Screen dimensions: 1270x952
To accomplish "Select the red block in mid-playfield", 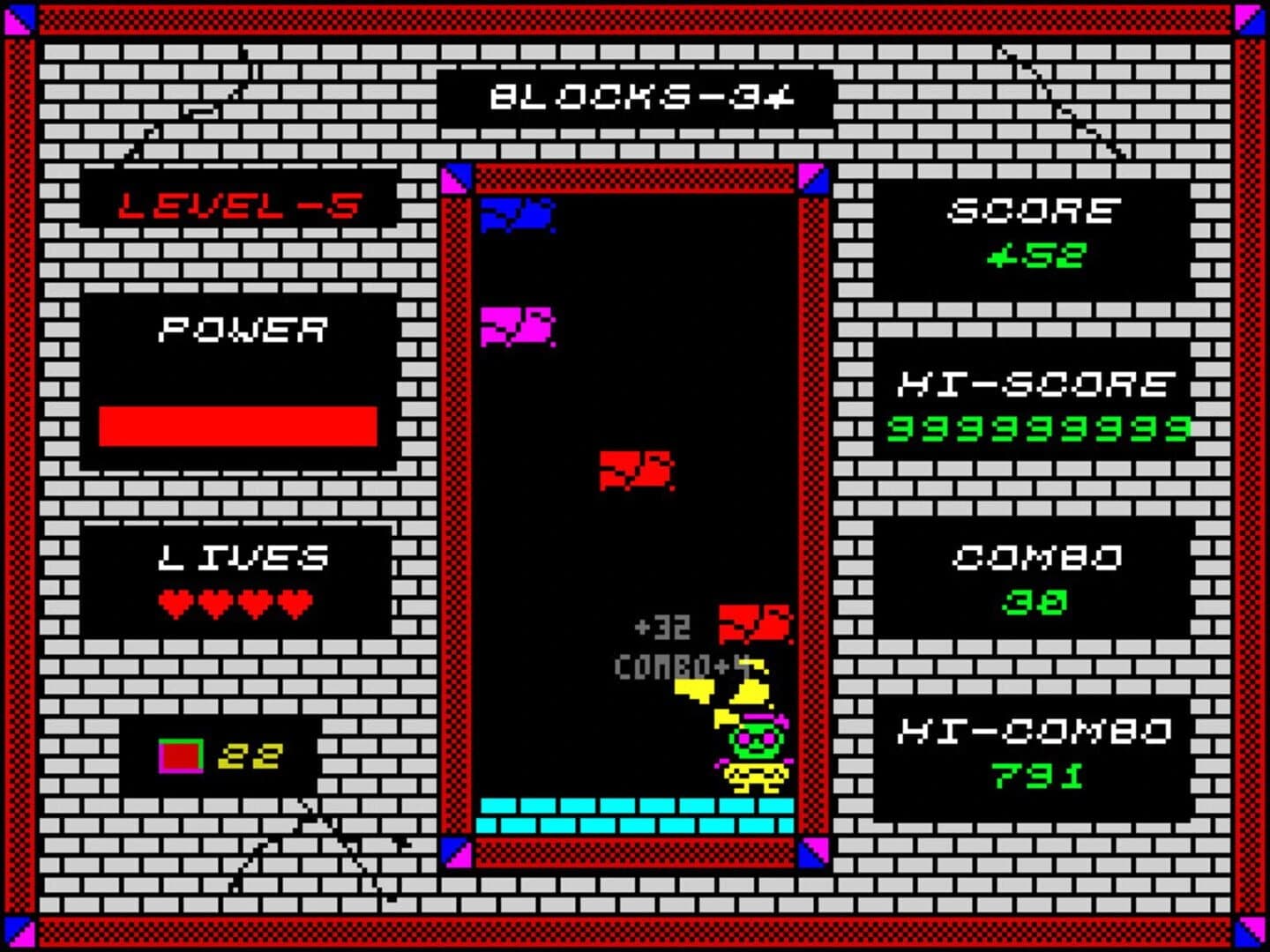I will (x=637, y=470).
